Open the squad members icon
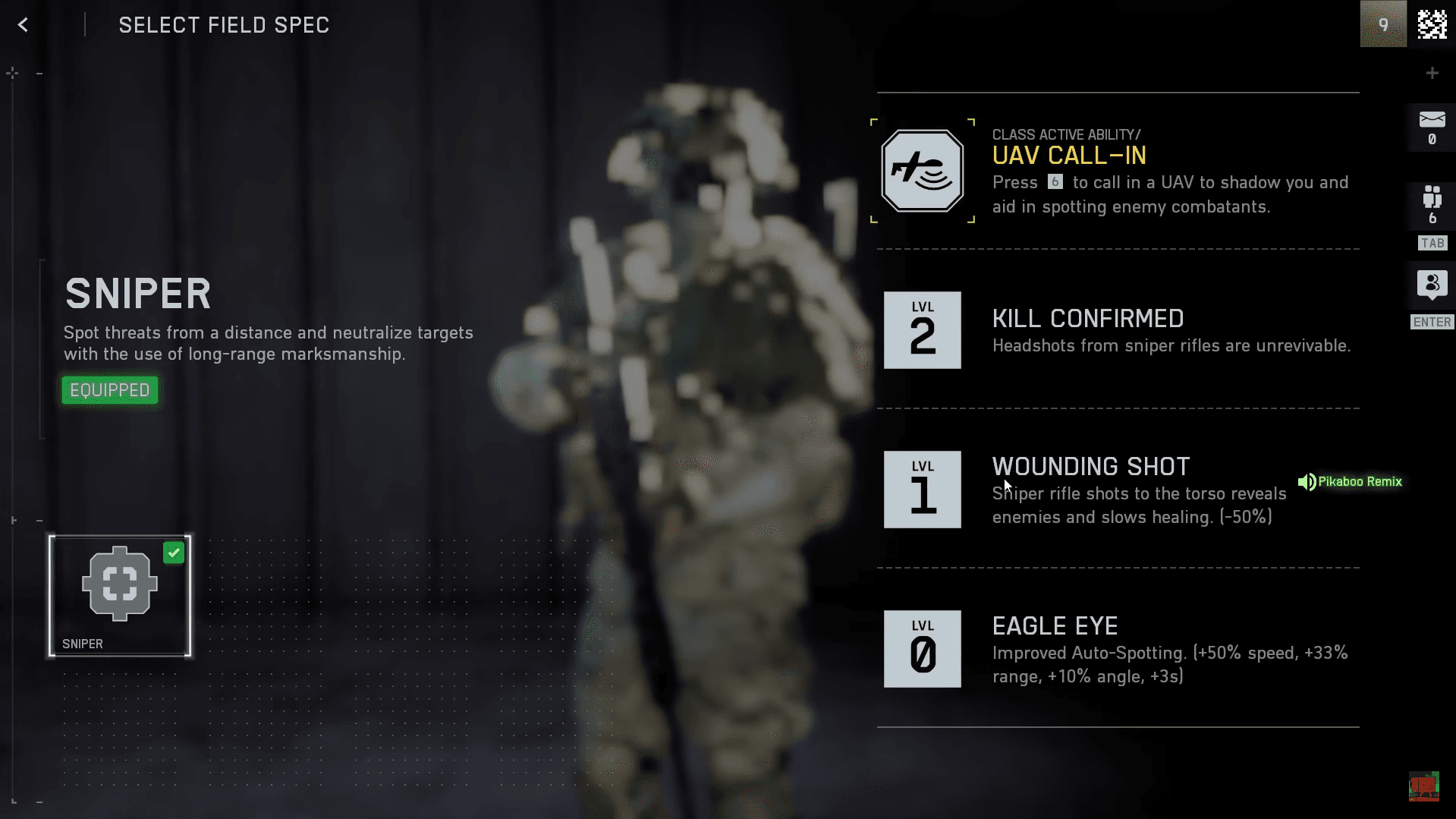This screenshot has height=819, width=1456. [1432, 197]
